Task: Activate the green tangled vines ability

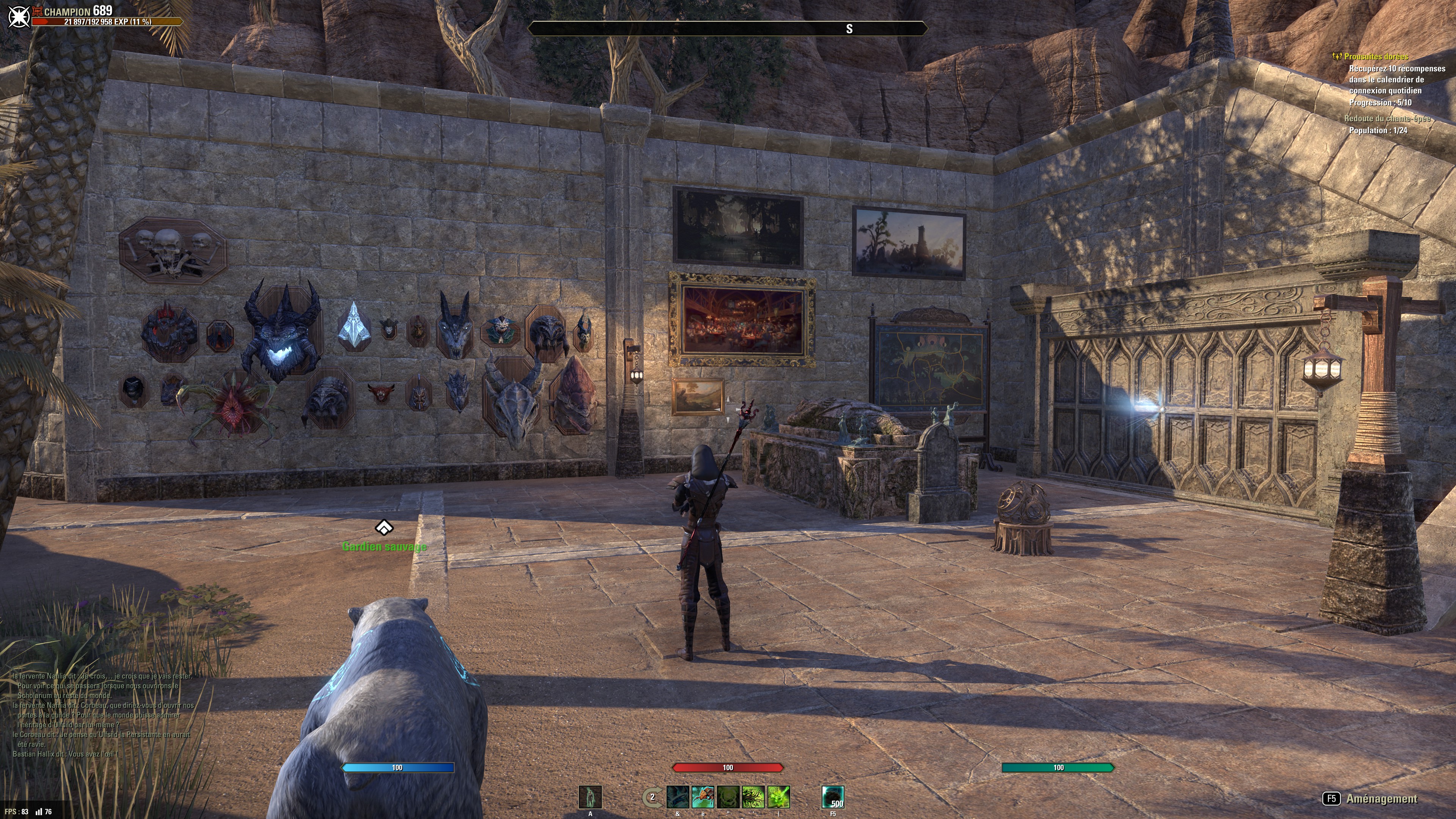Action: coord(753,797)
